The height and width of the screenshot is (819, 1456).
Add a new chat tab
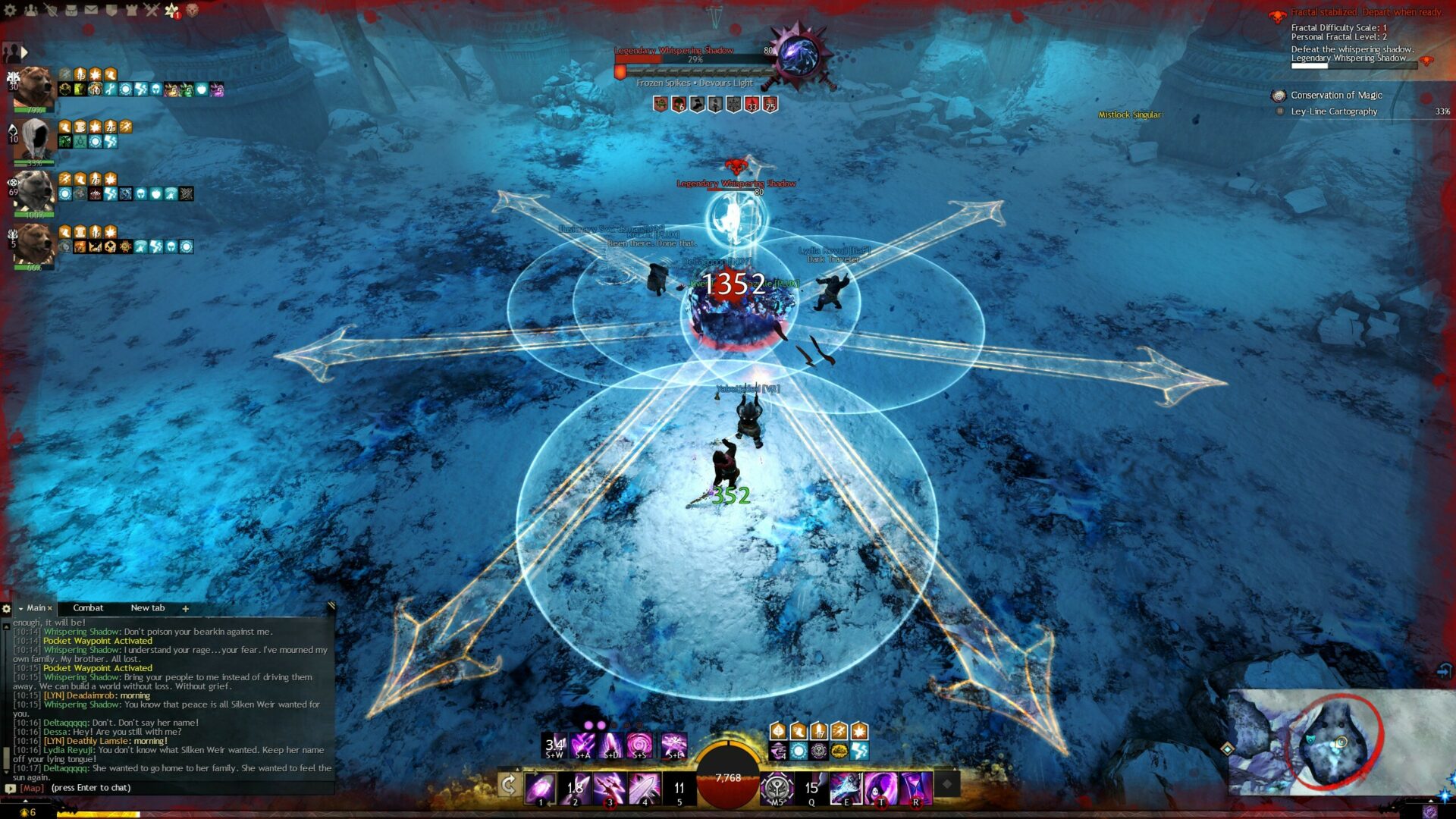click(185, 609)
